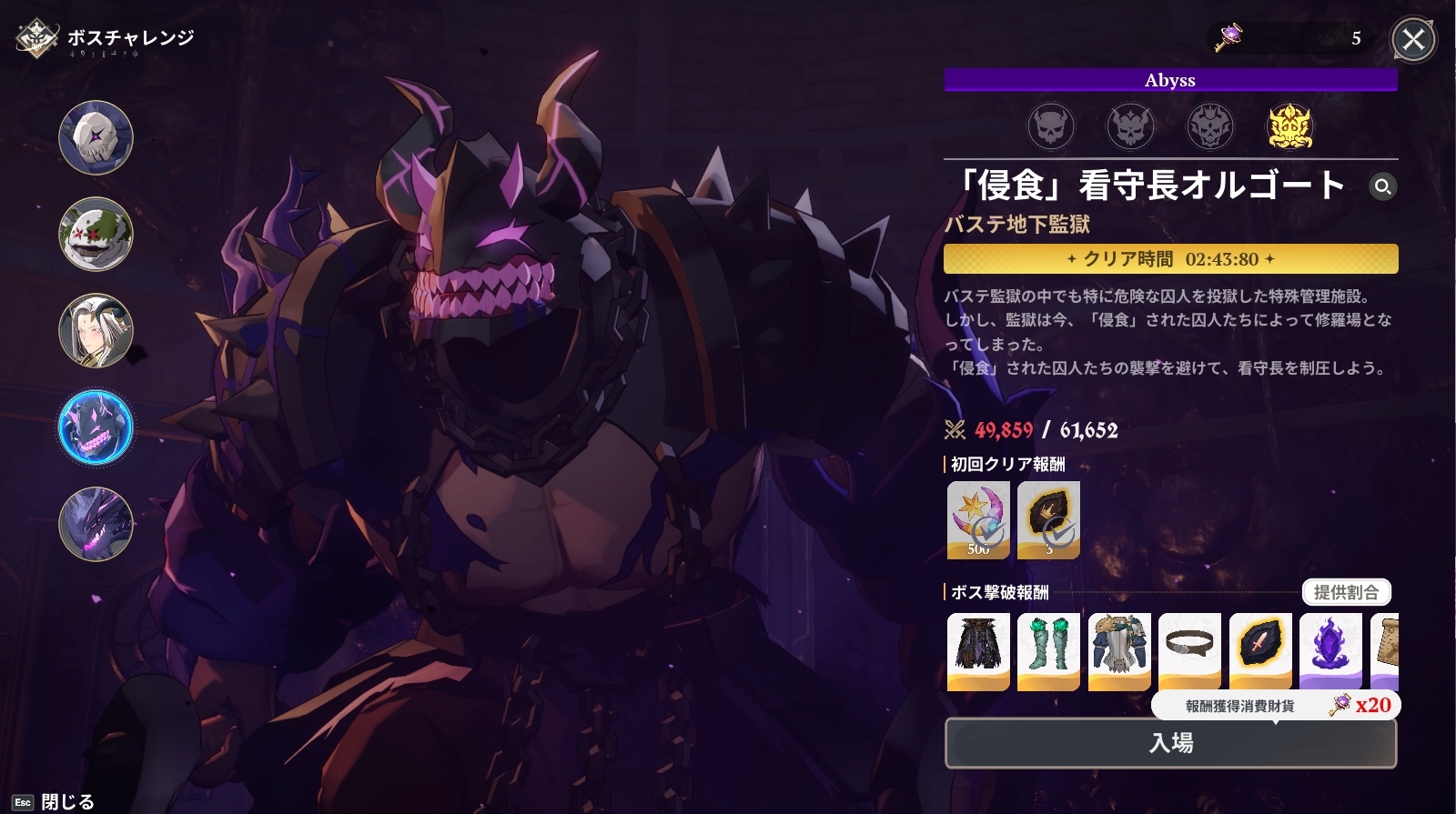Choose the stone skull boss portrait

pyautogui.click(x=96, y=138)
